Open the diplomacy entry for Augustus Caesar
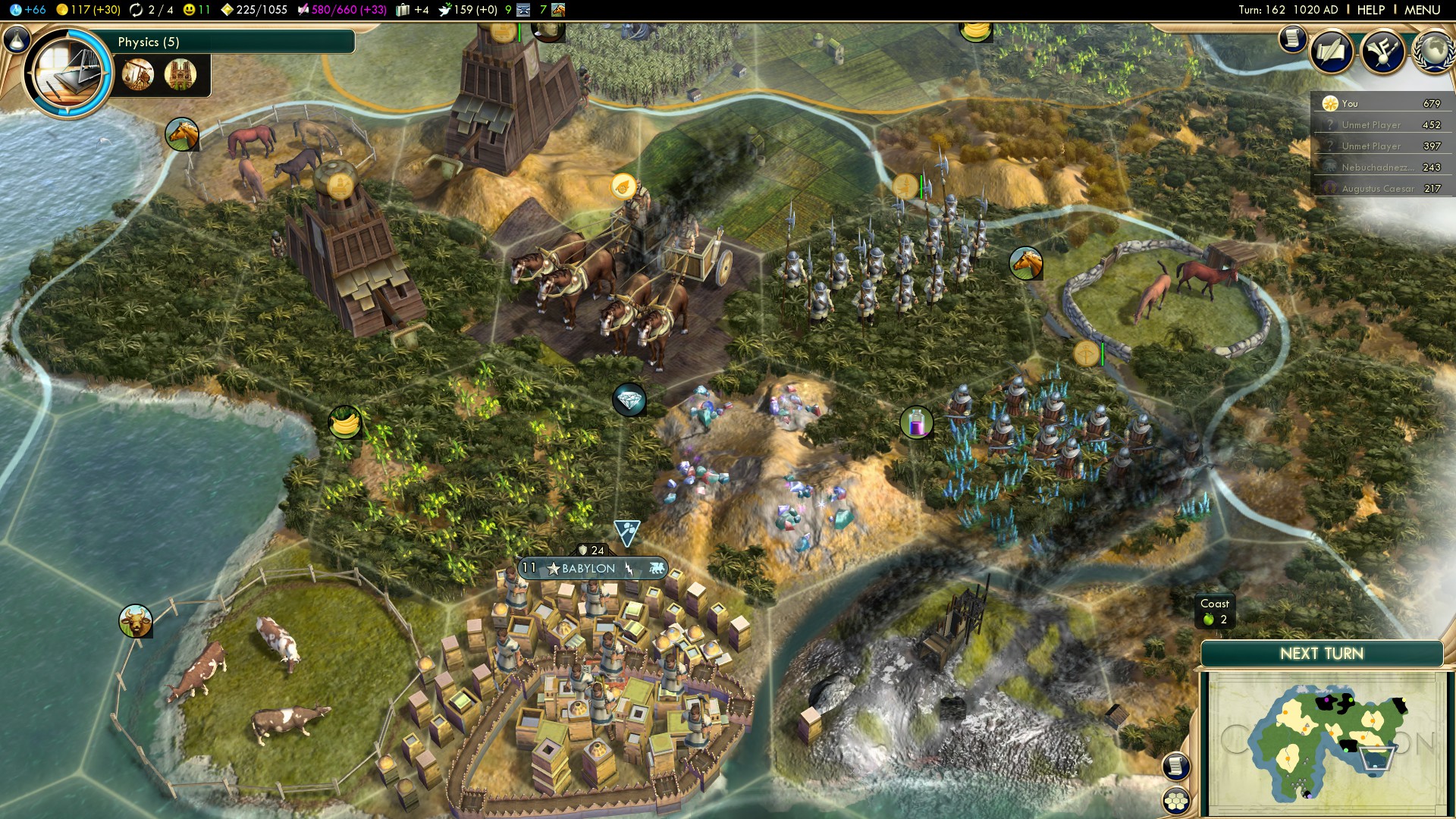Screen dimensions: 1456x819 (x=1380, y=188)
